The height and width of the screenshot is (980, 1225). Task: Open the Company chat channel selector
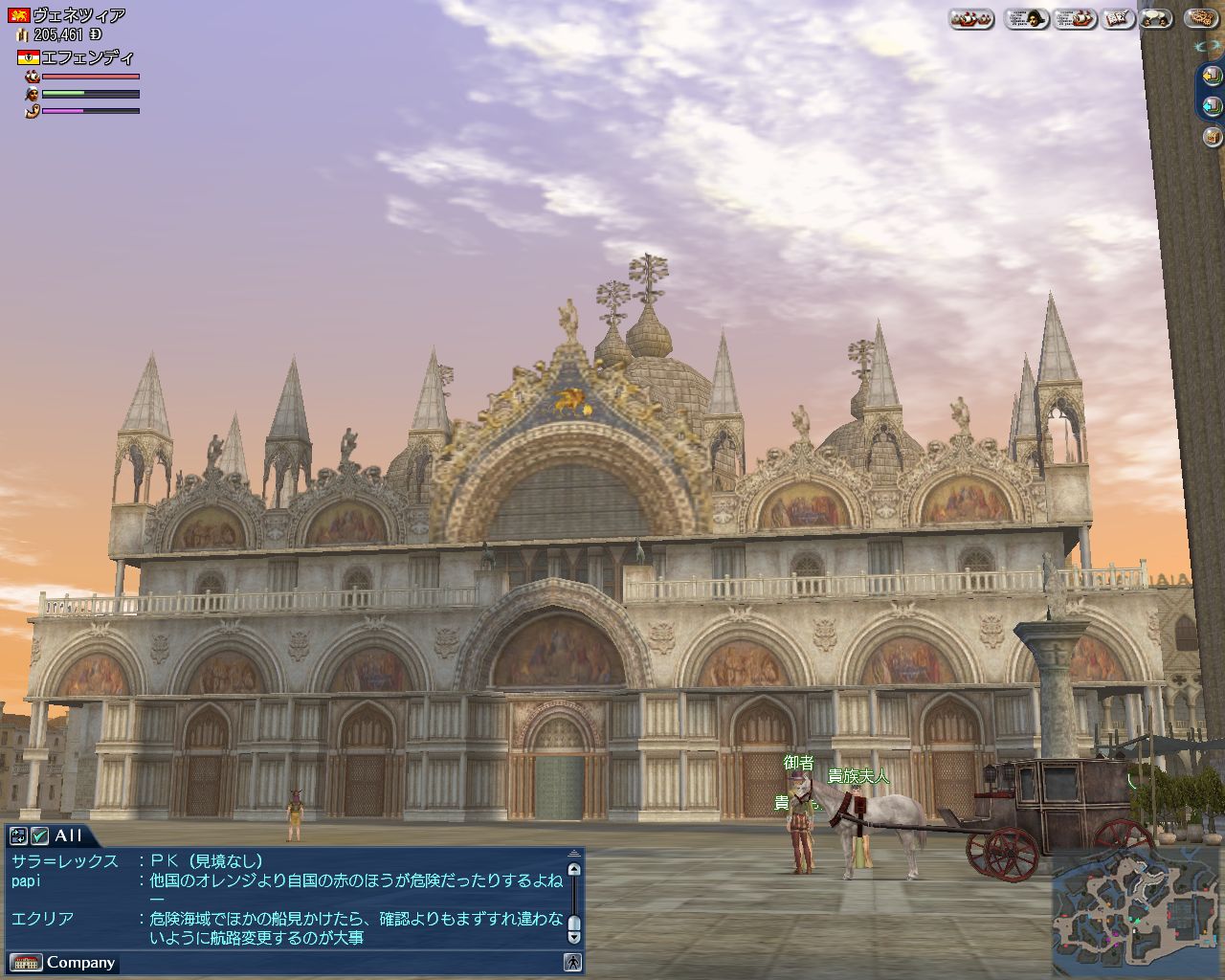pyautogui.click(x=63, y=963)
